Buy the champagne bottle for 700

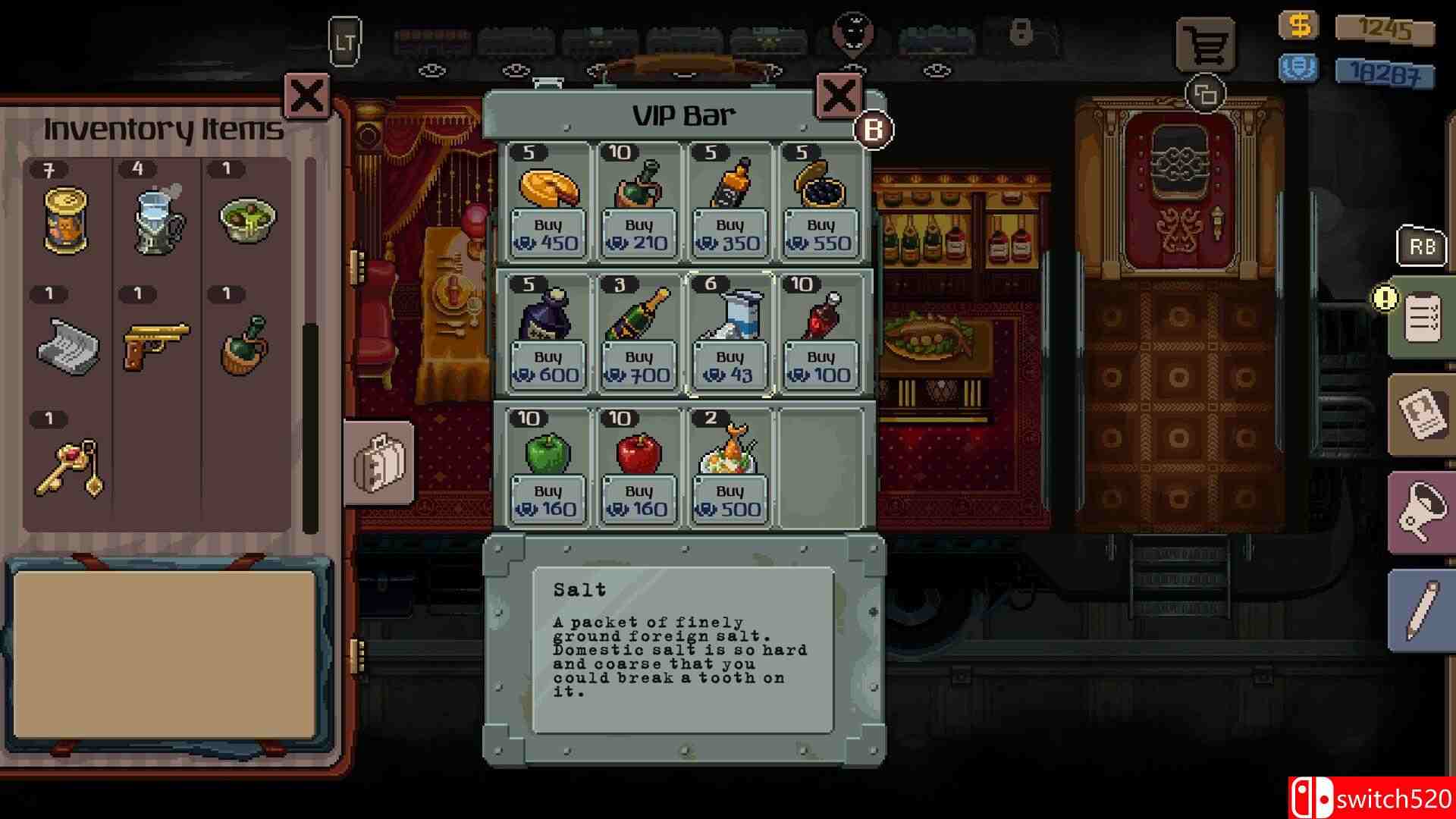click(638, 365)
